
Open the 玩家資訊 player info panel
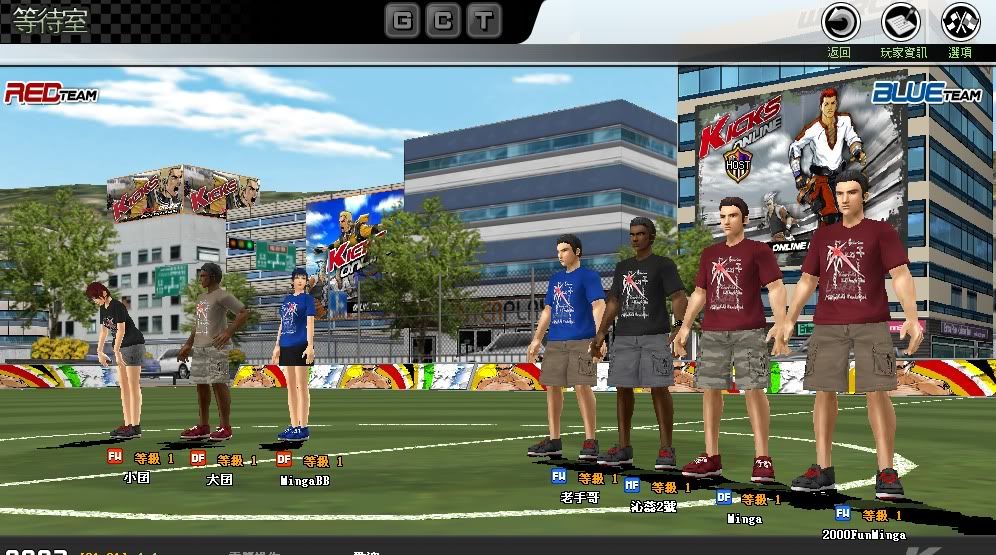pos(901,23)
